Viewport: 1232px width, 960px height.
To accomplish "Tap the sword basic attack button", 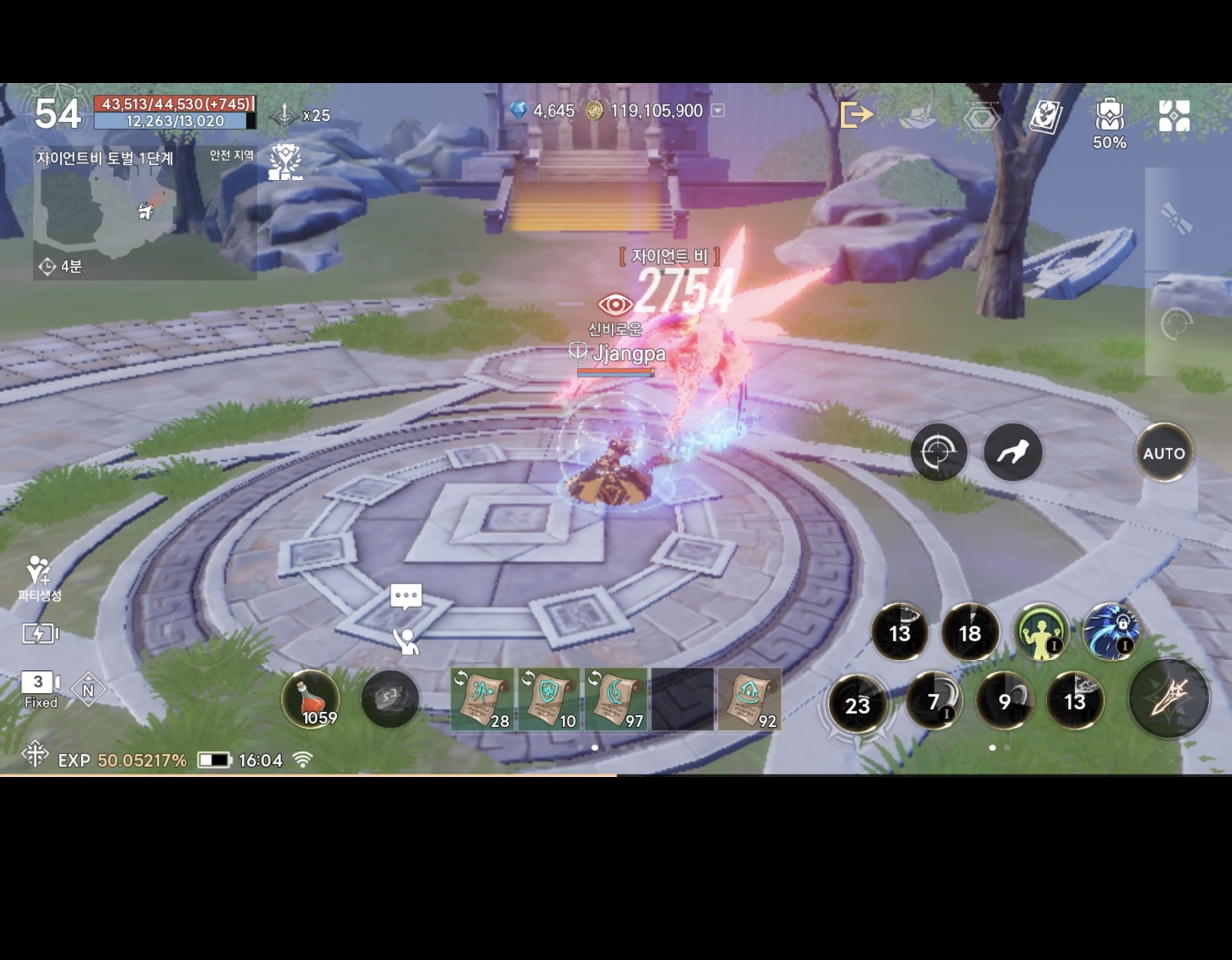I will click(1168, 698).
